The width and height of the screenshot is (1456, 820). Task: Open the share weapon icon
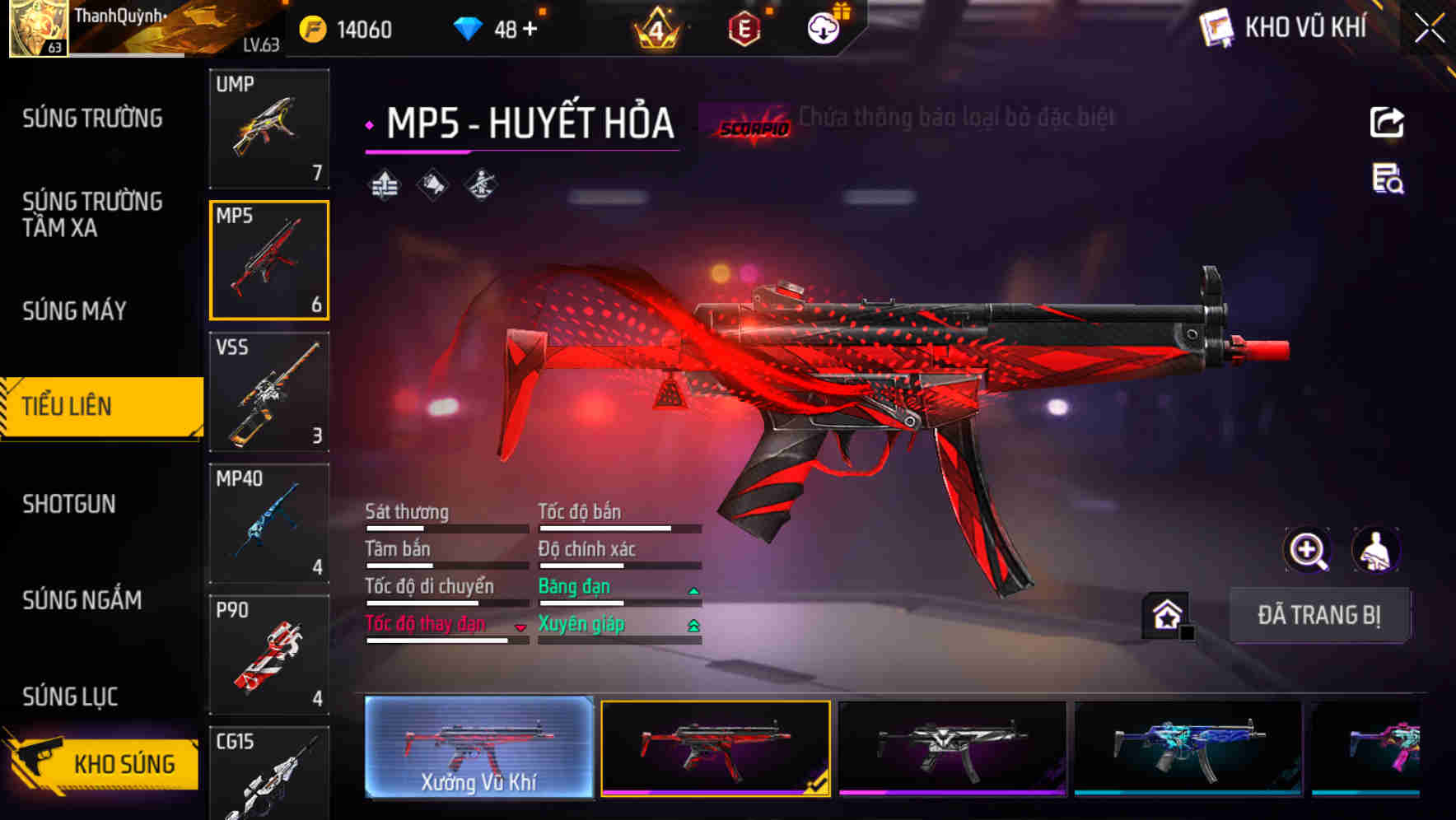coord(1387,122)
